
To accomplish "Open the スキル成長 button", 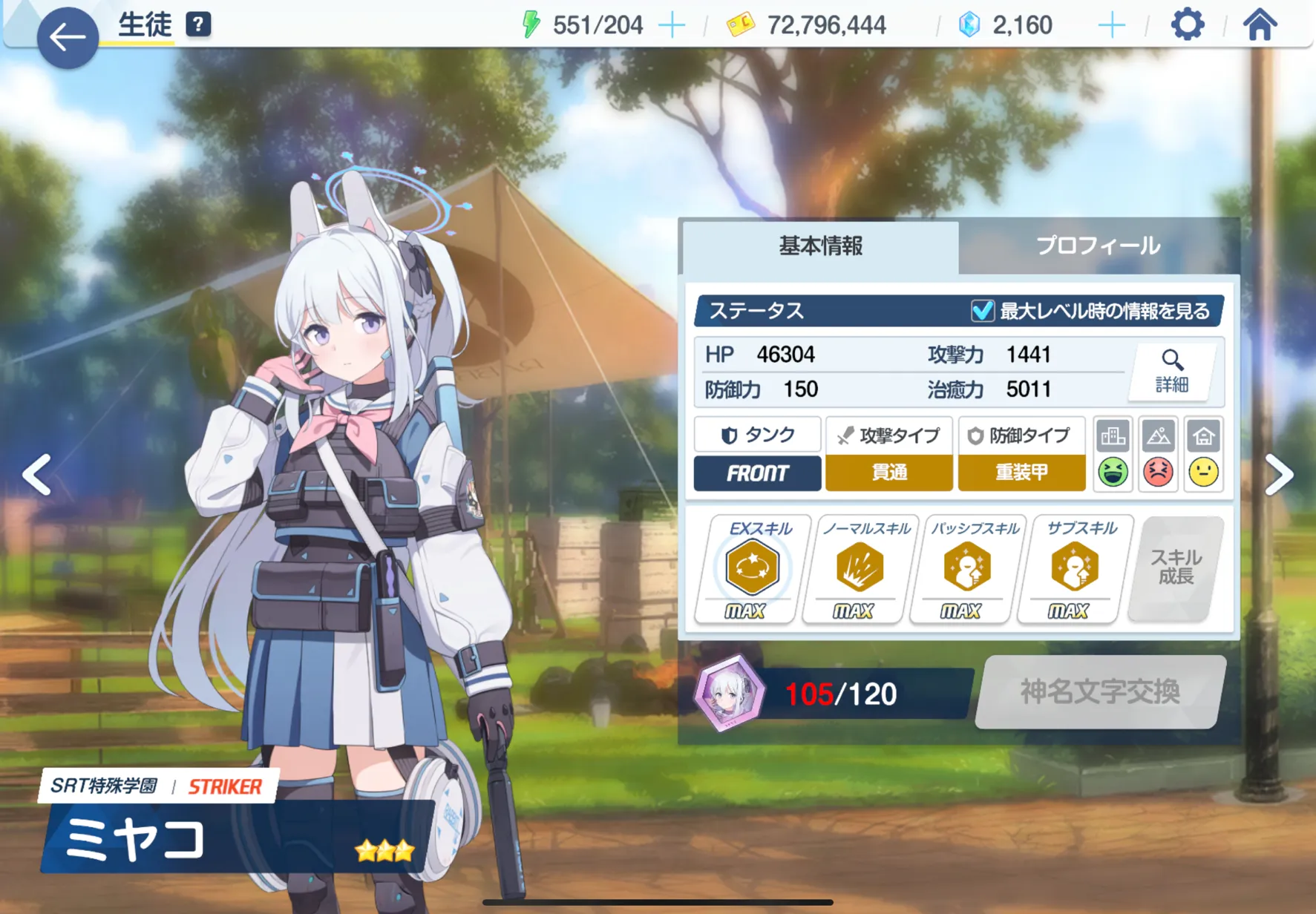I will 1176,568.
